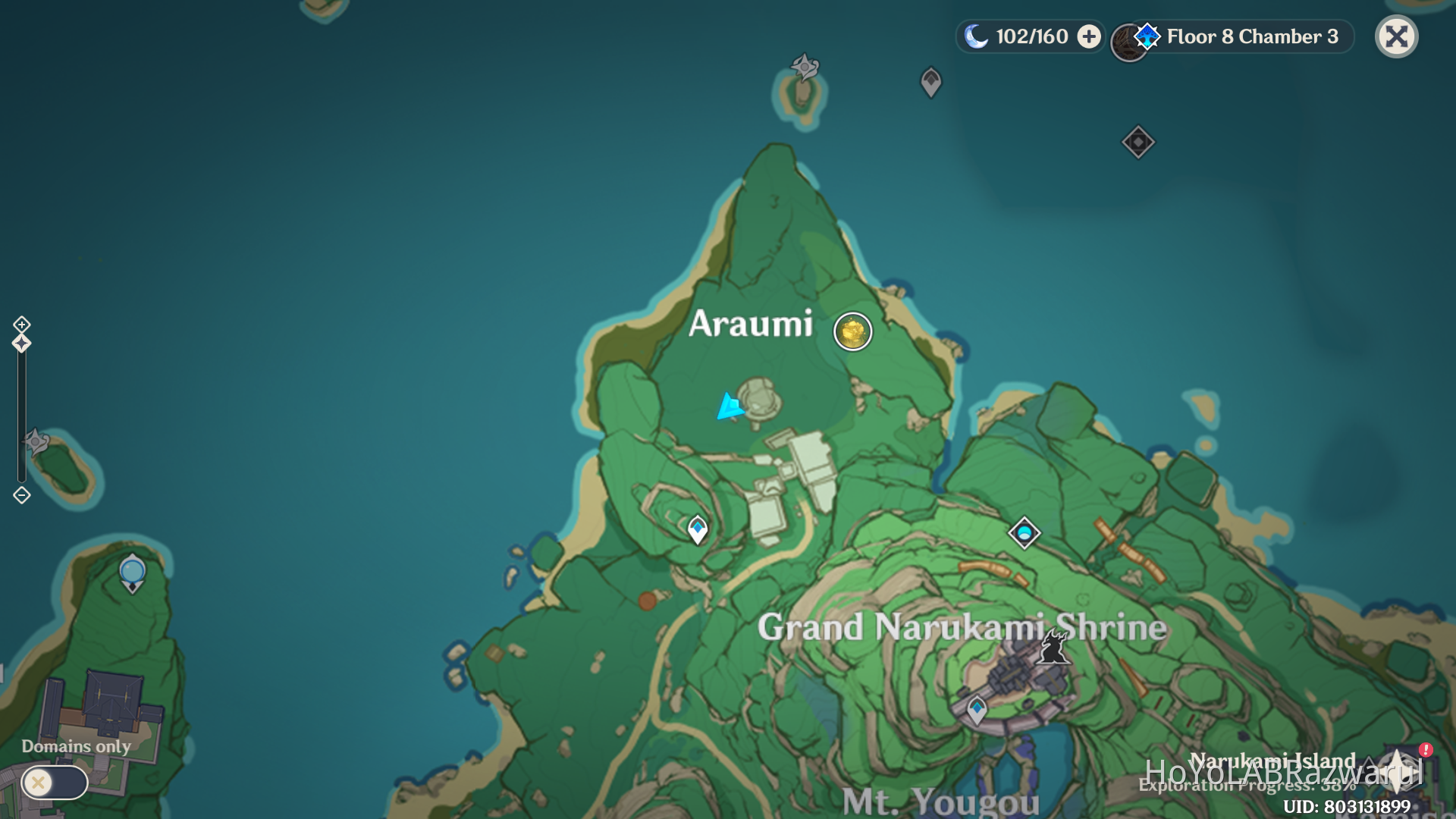Click the zoom-in control above the map slider
Screen dimensions: 1456x819
(20, 324)
